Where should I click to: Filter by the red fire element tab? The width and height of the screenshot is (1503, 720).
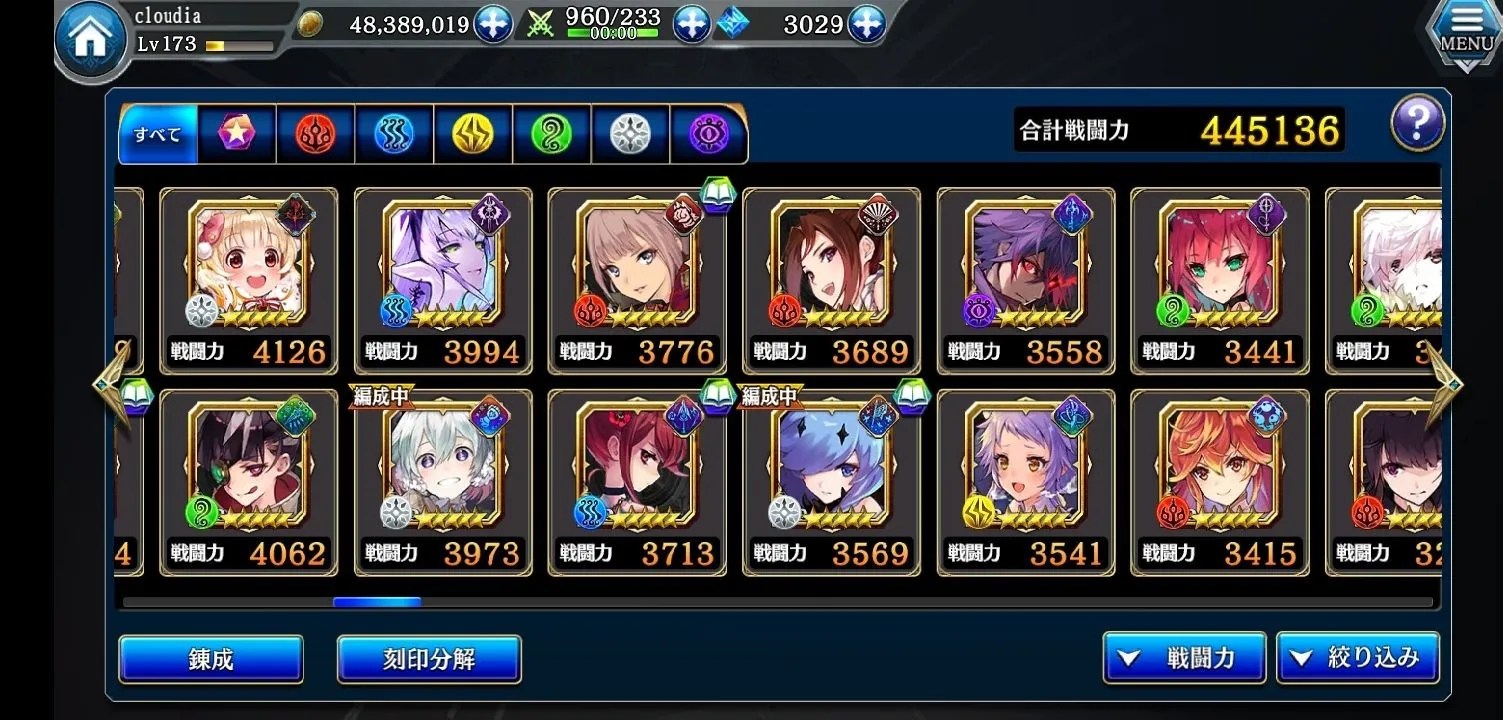point(315,134)
